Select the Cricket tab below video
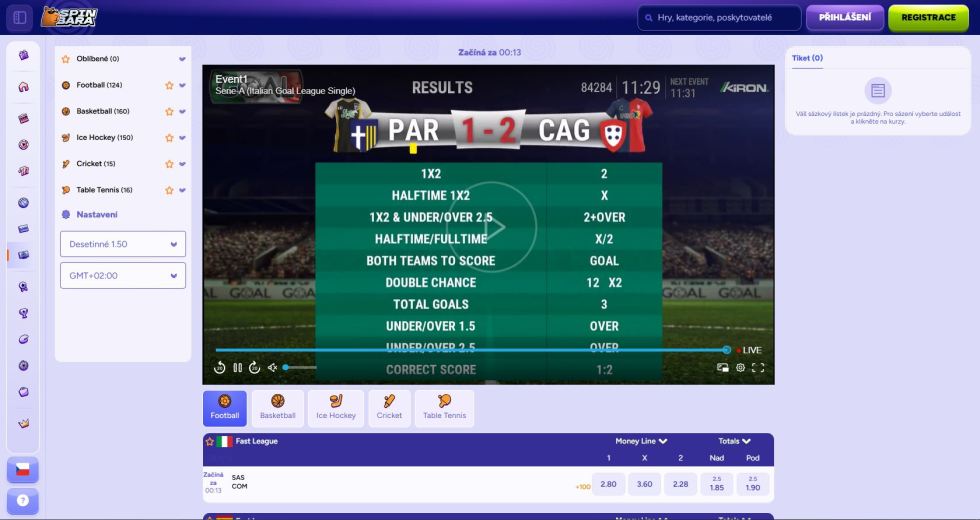The height and width of the screenshot is (520, 980). tap(389, 408)
